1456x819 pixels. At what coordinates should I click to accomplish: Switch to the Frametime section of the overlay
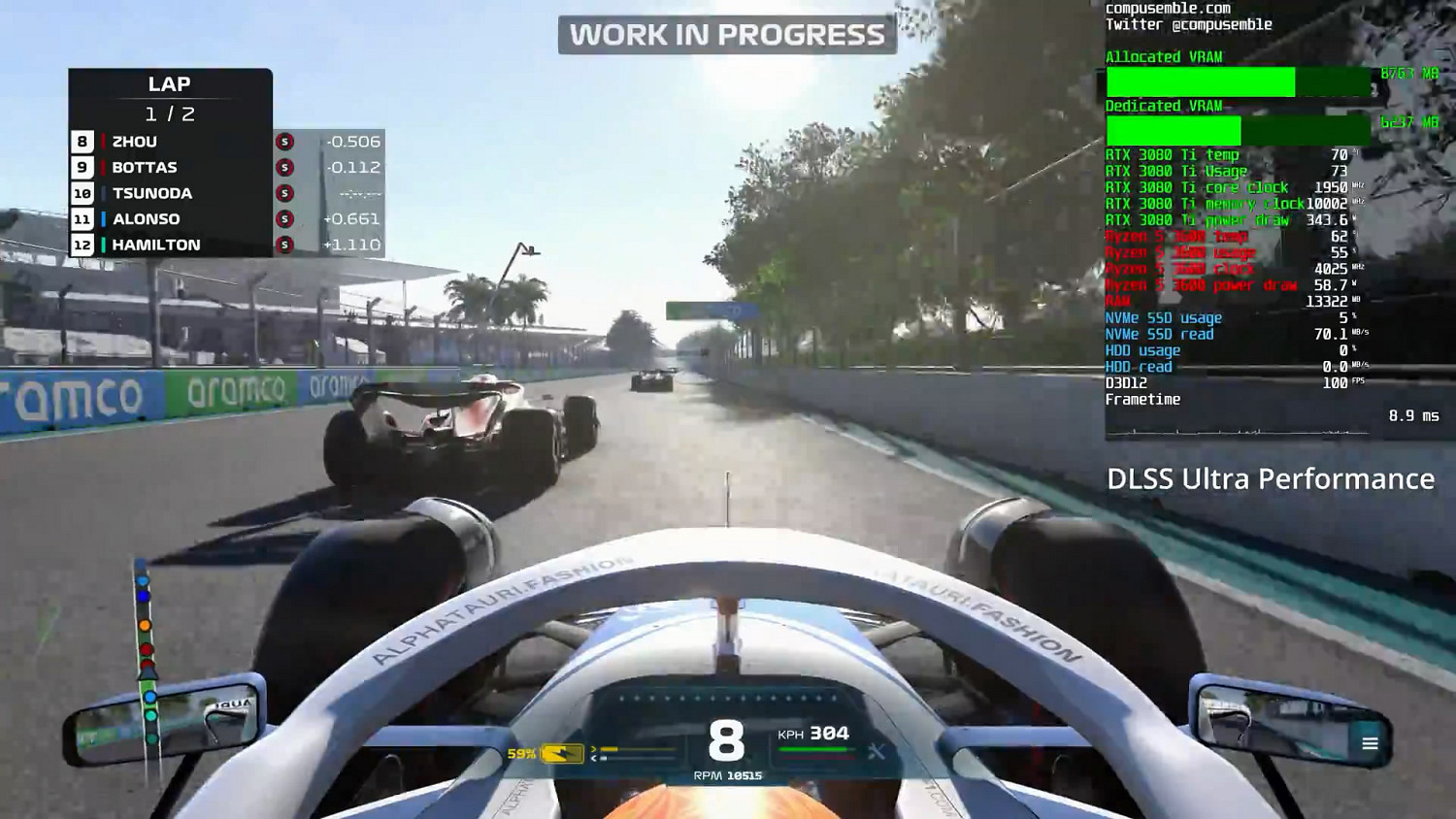pyautogui.click(x=1143, y=398)
